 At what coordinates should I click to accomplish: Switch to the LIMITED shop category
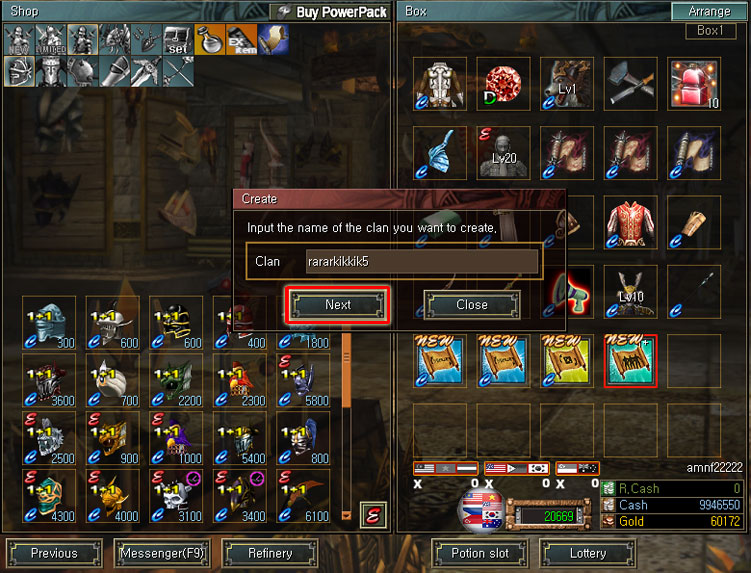coord(52,39)
